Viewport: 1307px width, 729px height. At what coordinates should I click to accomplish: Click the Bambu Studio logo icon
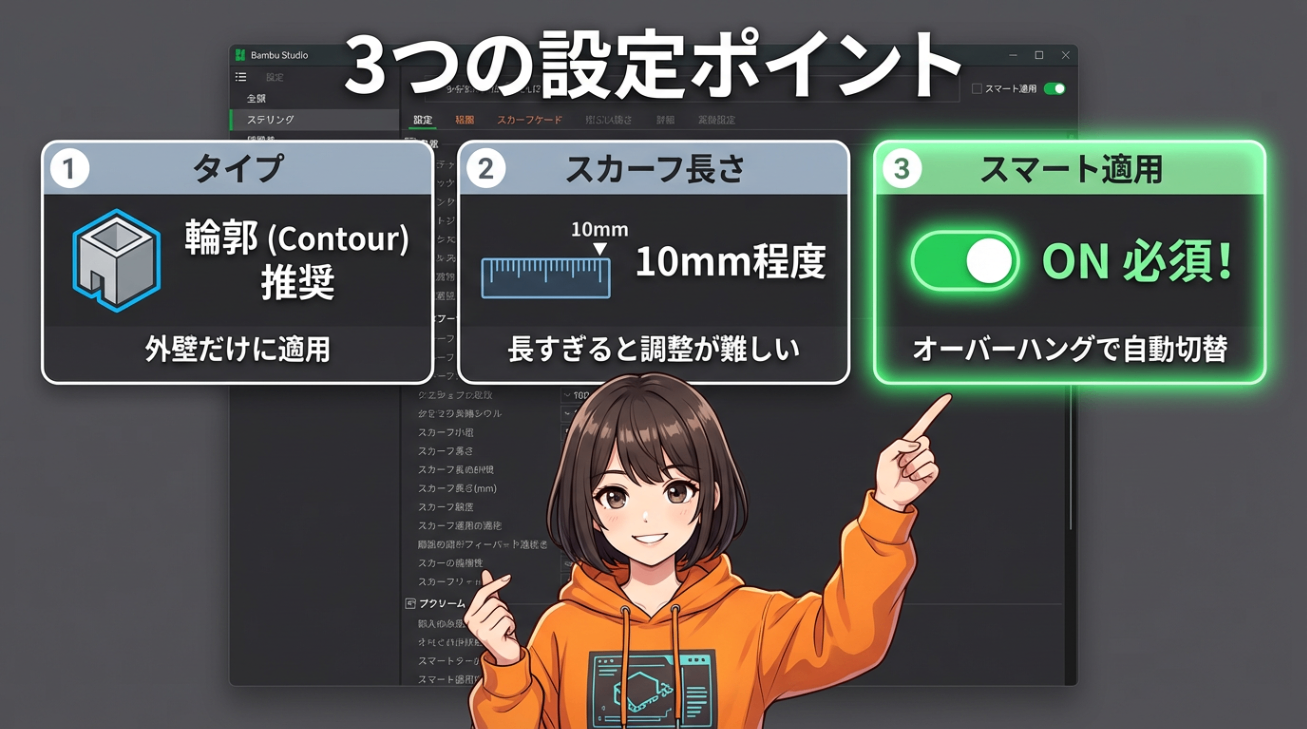click(x=239, y=55)
